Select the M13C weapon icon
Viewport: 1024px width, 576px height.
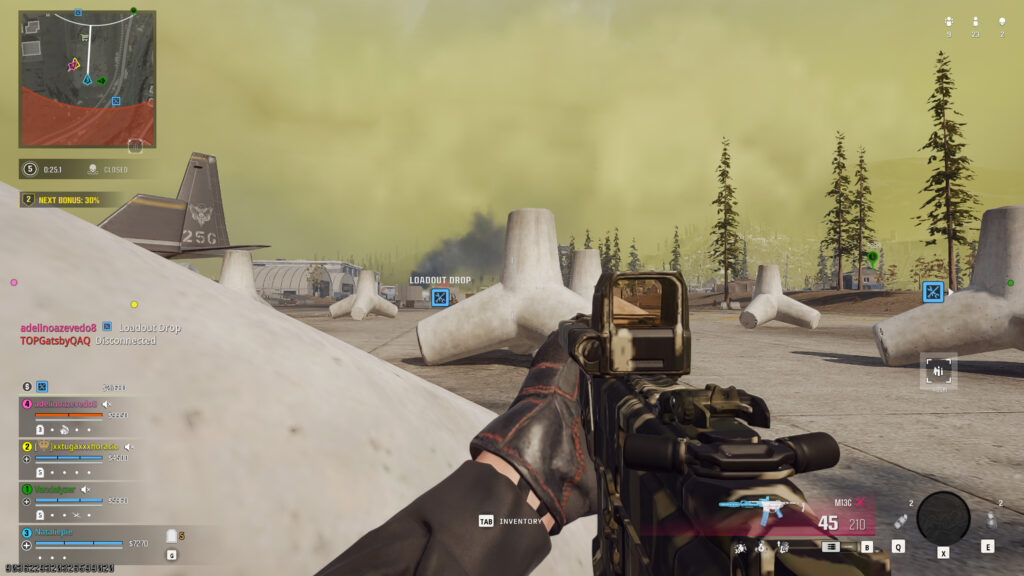click(761, 512)
